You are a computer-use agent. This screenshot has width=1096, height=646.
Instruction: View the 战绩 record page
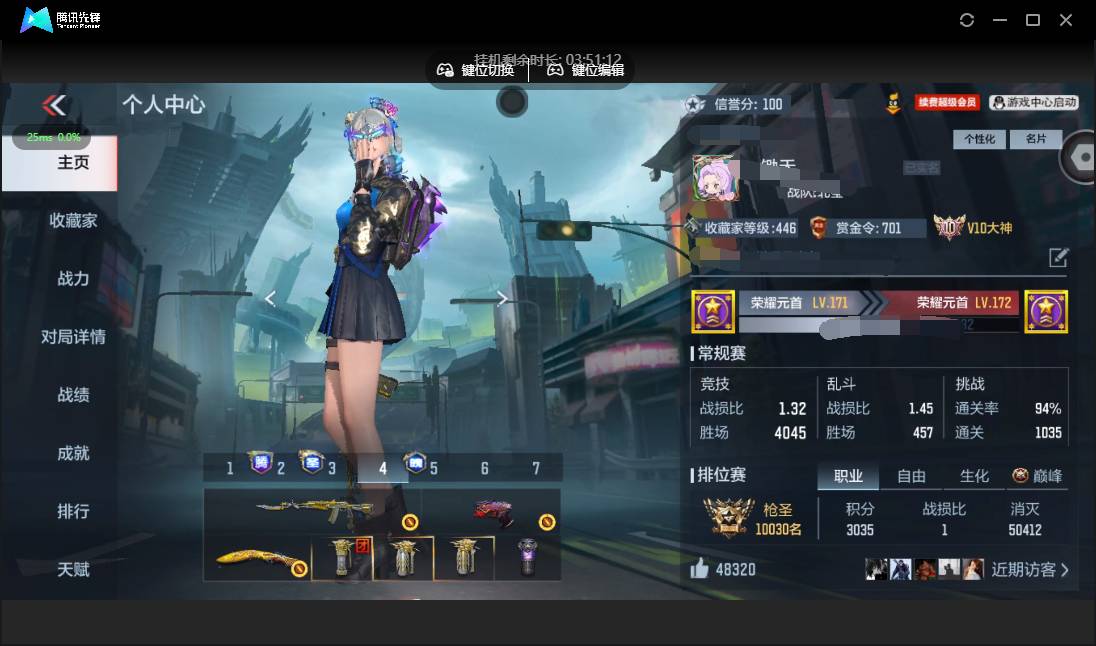73,395
